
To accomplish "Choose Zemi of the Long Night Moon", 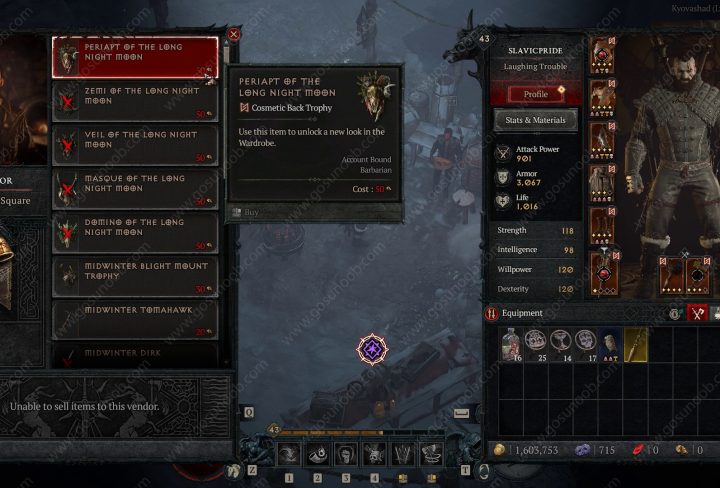I will point(135,100).
